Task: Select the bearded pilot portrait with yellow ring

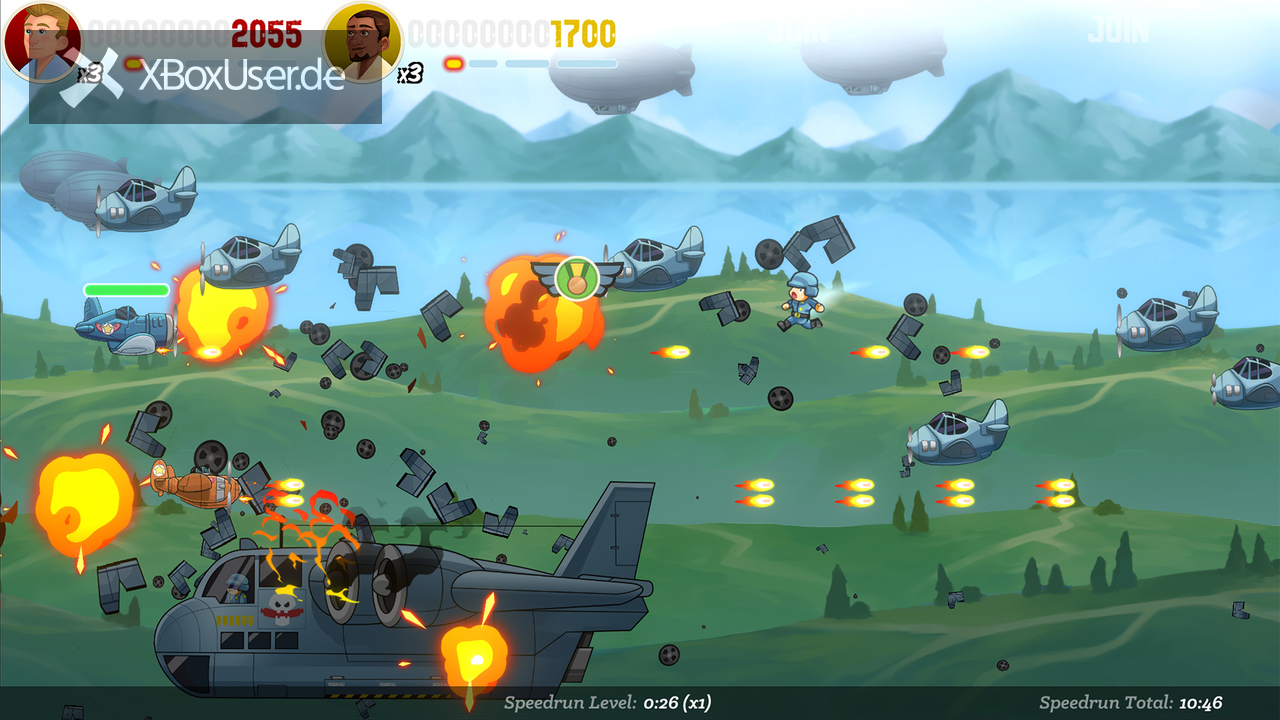Action: click(363, 41)
